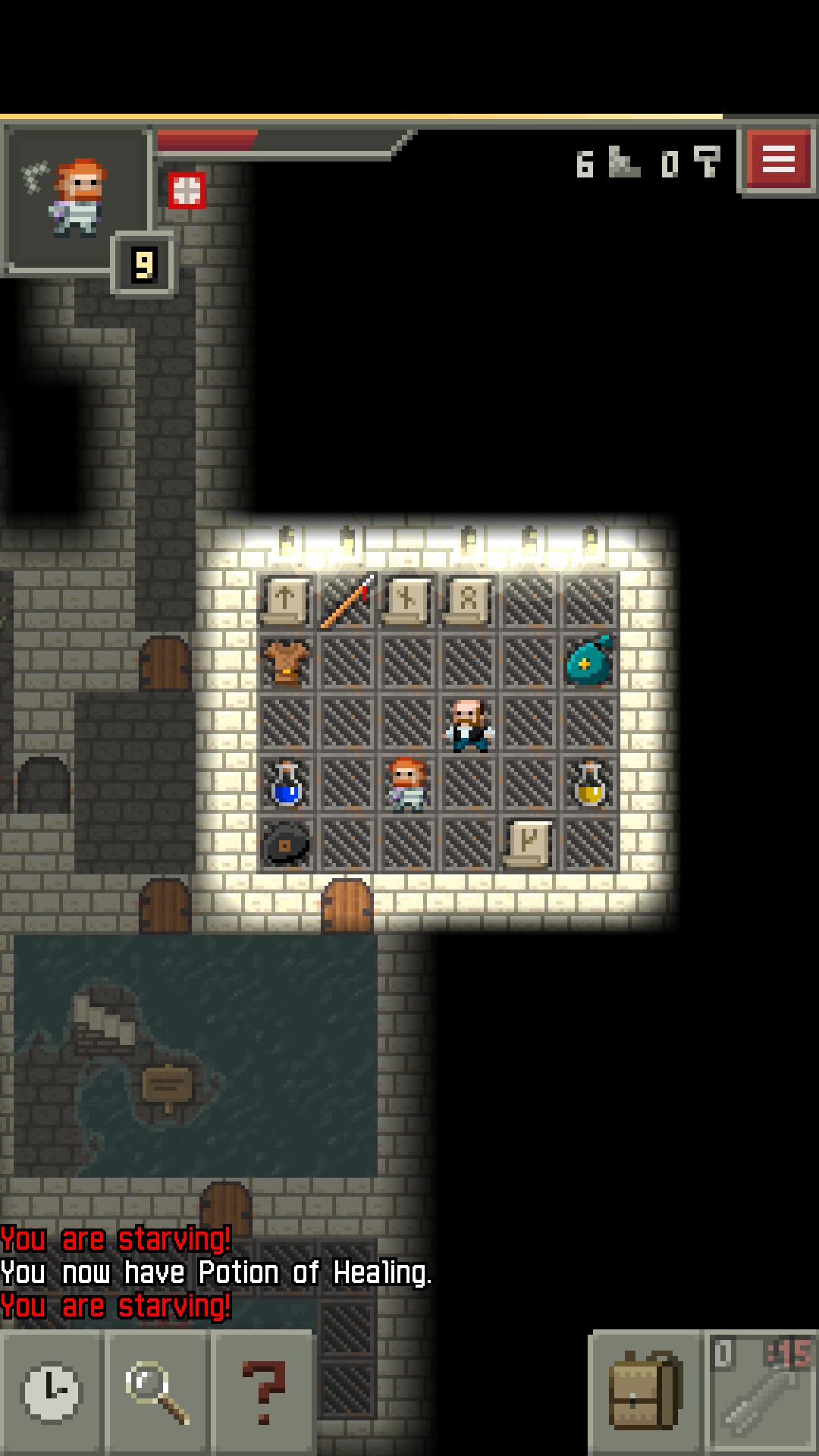Open the hero portrait character sheet
The width and height of the screenshot is (819, 1456).
click(x=76, y=199)
